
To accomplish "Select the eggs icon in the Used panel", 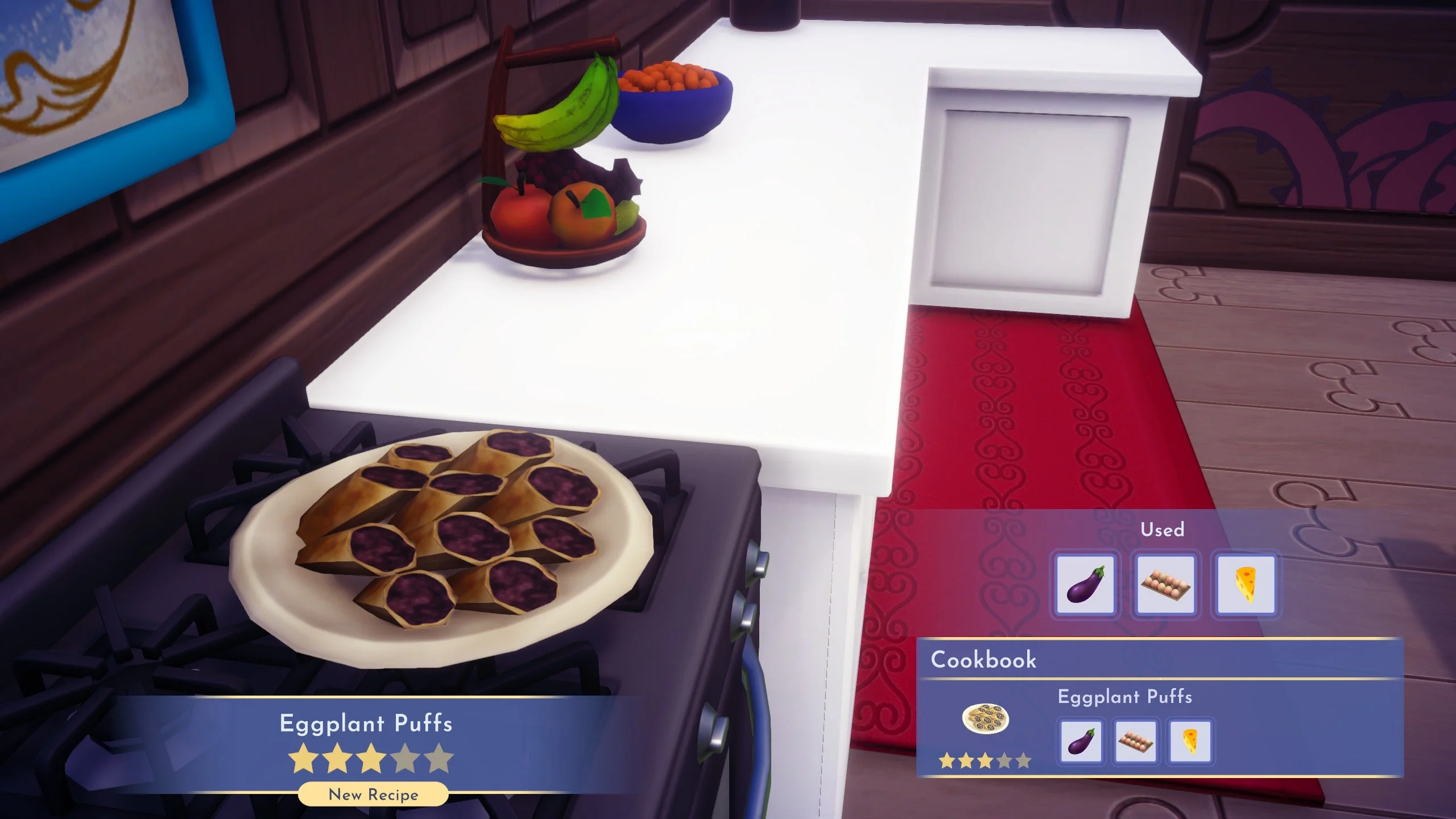I will (x=1165, y=585).
